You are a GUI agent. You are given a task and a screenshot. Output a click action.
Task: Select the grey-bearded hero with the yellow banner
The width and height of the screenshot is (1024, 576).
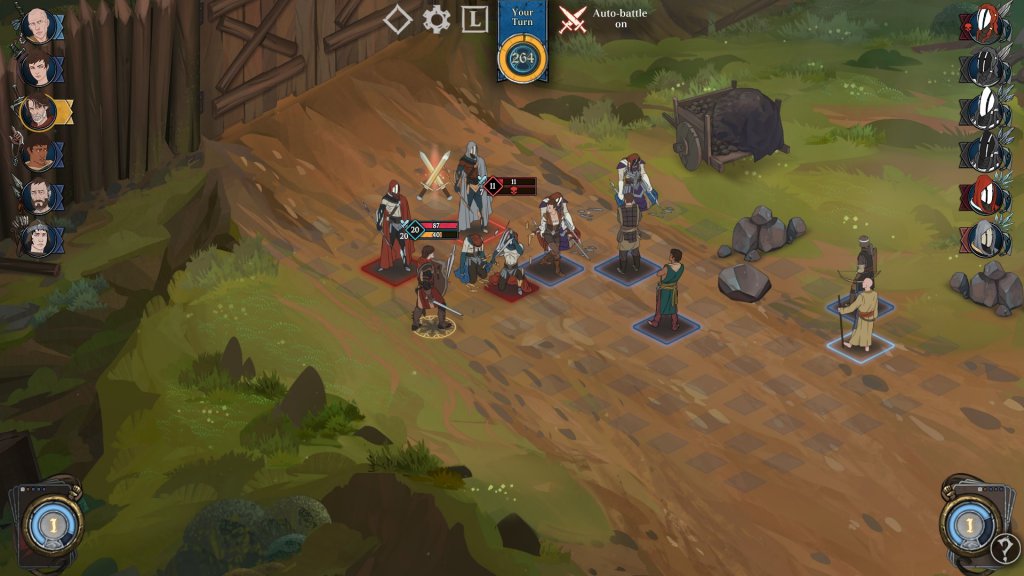pos(38,113)
